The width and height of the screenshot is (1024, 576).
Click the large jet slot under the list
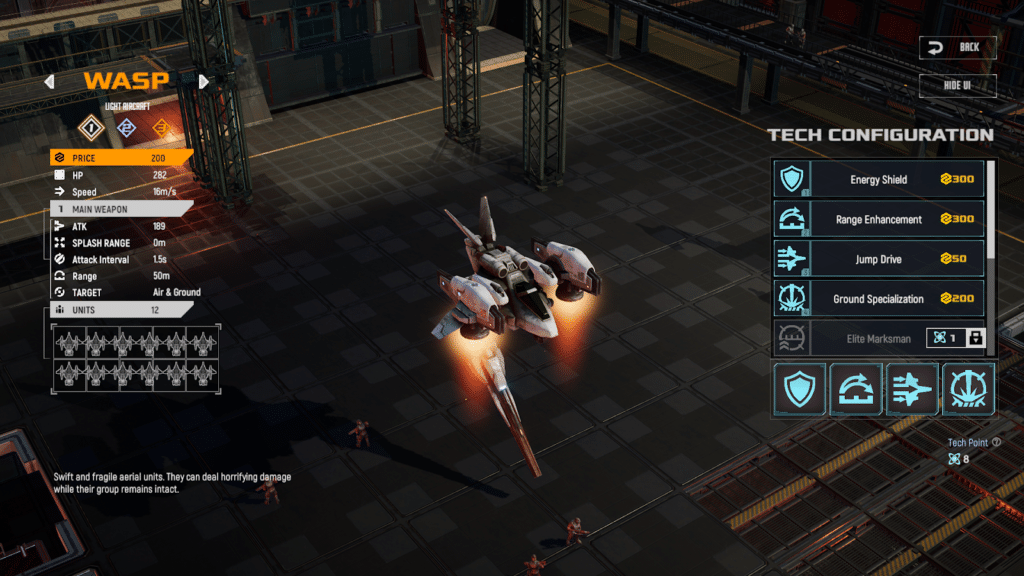click(x=912, y=389)
